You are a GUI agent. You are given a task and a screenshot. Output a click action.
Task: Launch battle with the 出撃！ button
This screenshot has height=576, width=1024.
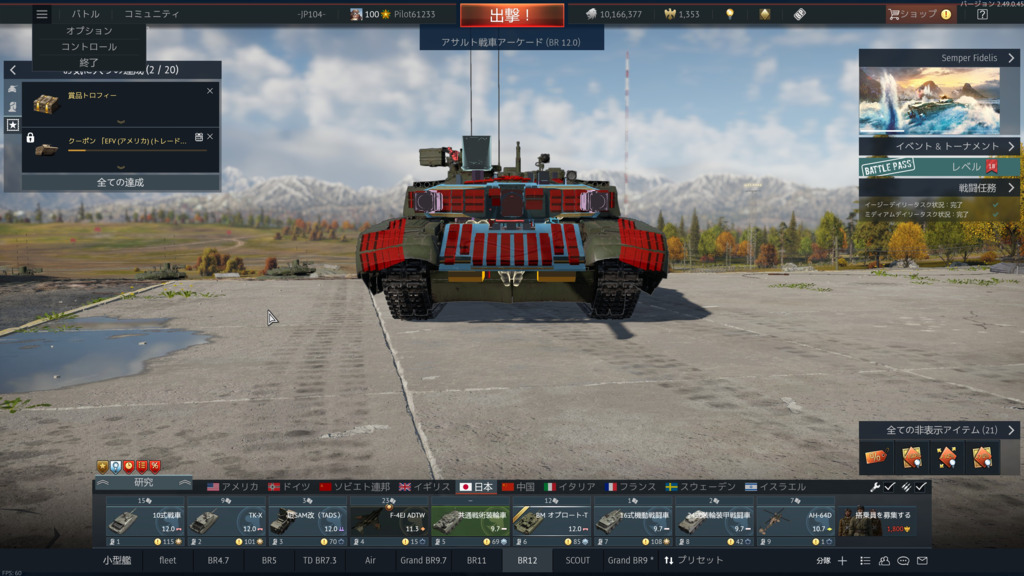pyautogui.click(x=511, y=15)
